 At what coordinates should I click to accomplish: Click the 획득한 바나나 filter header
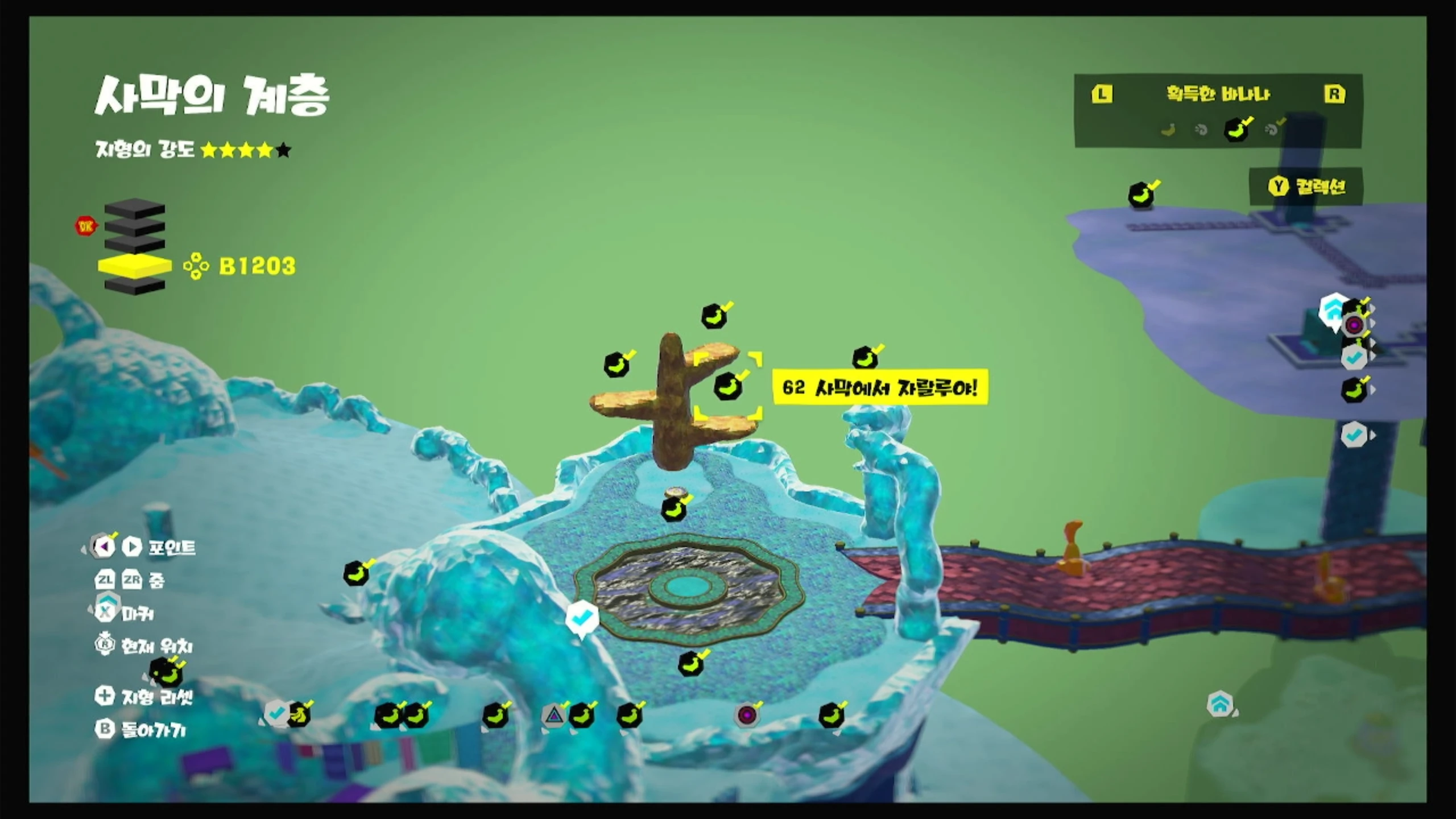tap(1218, 94)
